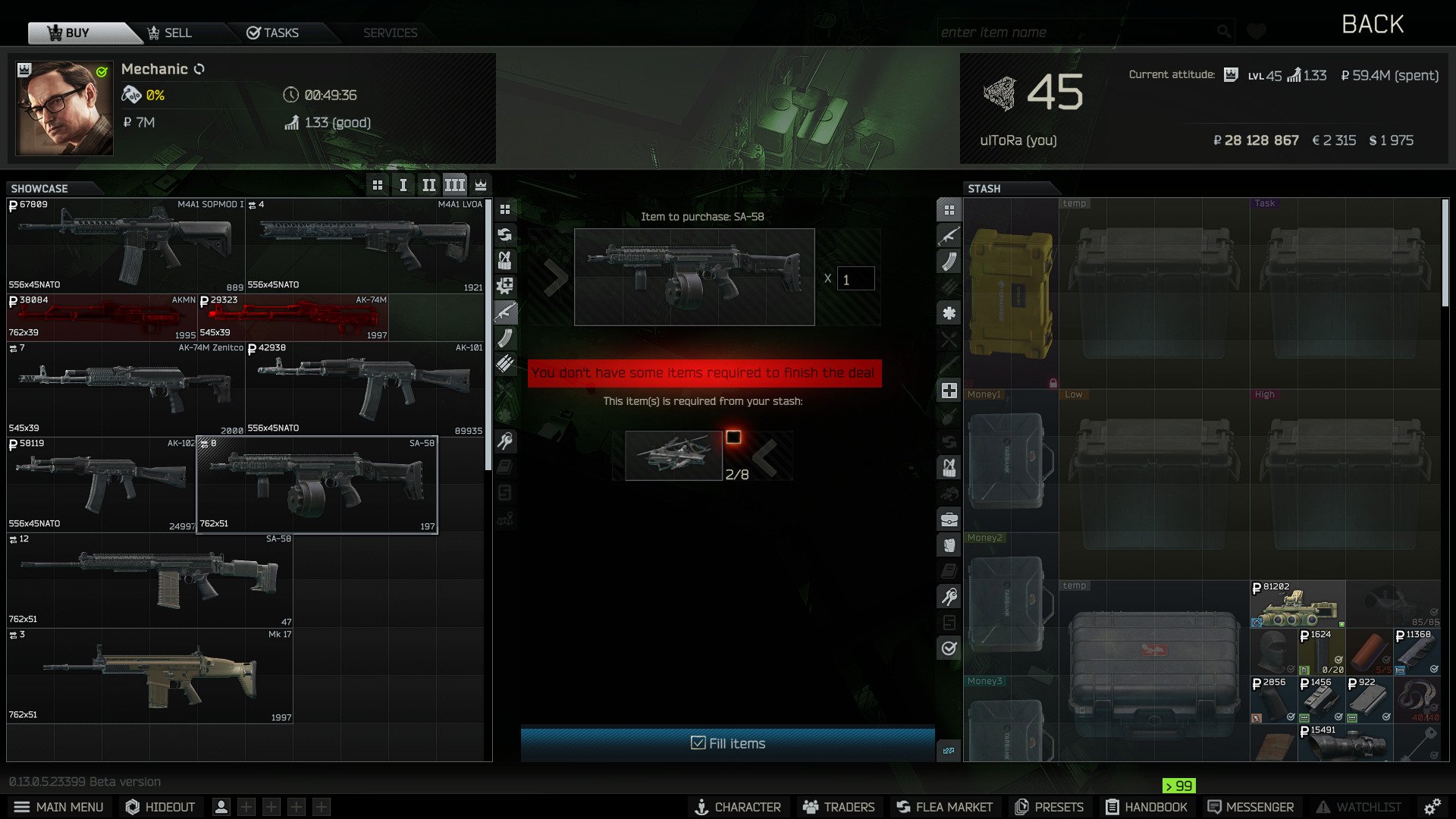Open the MESSENGER
The height and width of the screenshot is (819, 1456).
(x=1250, y=807)
